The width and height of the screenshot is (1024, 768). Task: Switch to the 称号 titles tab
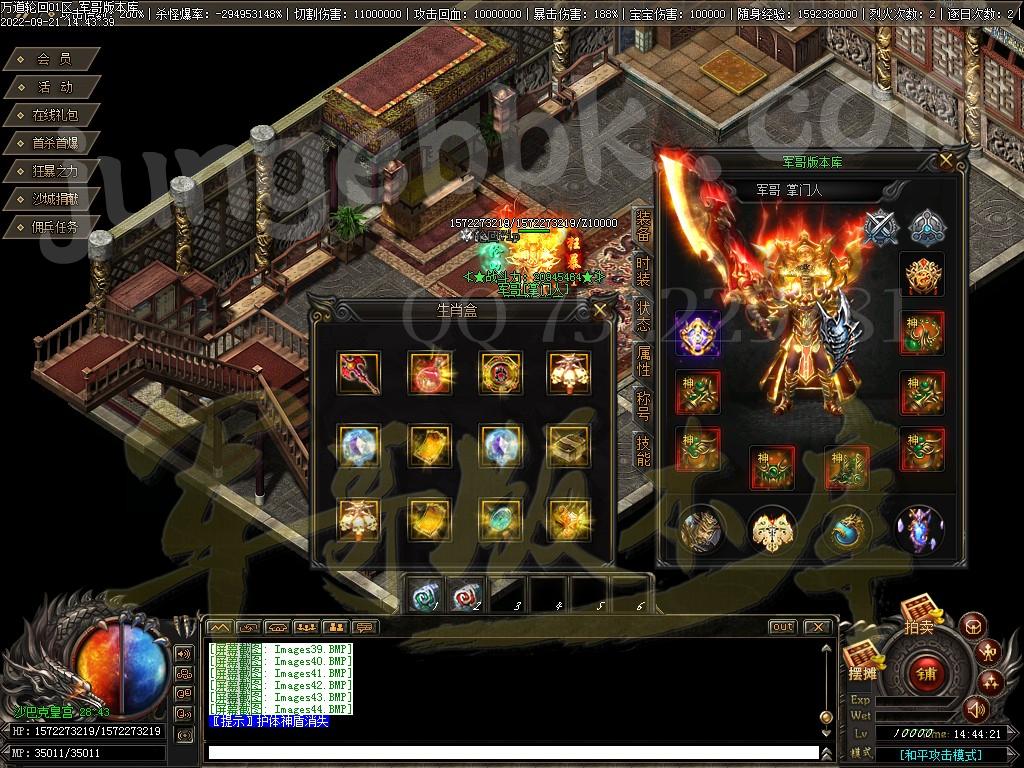(643, 405)
